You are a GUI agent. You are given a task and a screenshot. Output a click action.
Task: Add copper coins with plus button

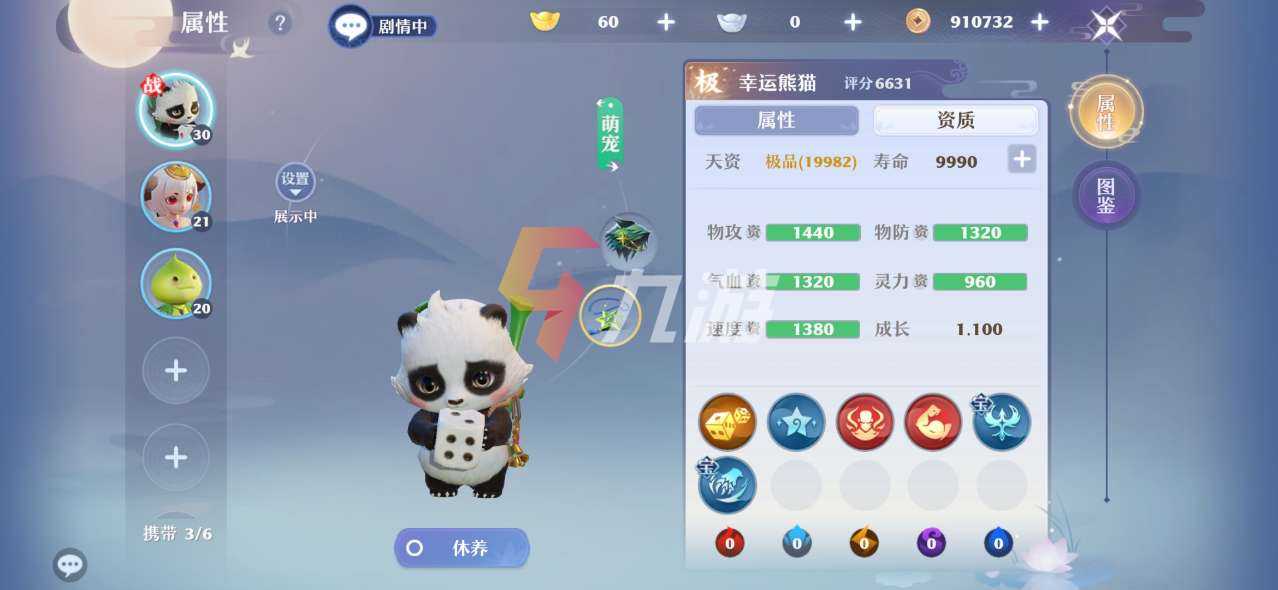(1040, 22)
